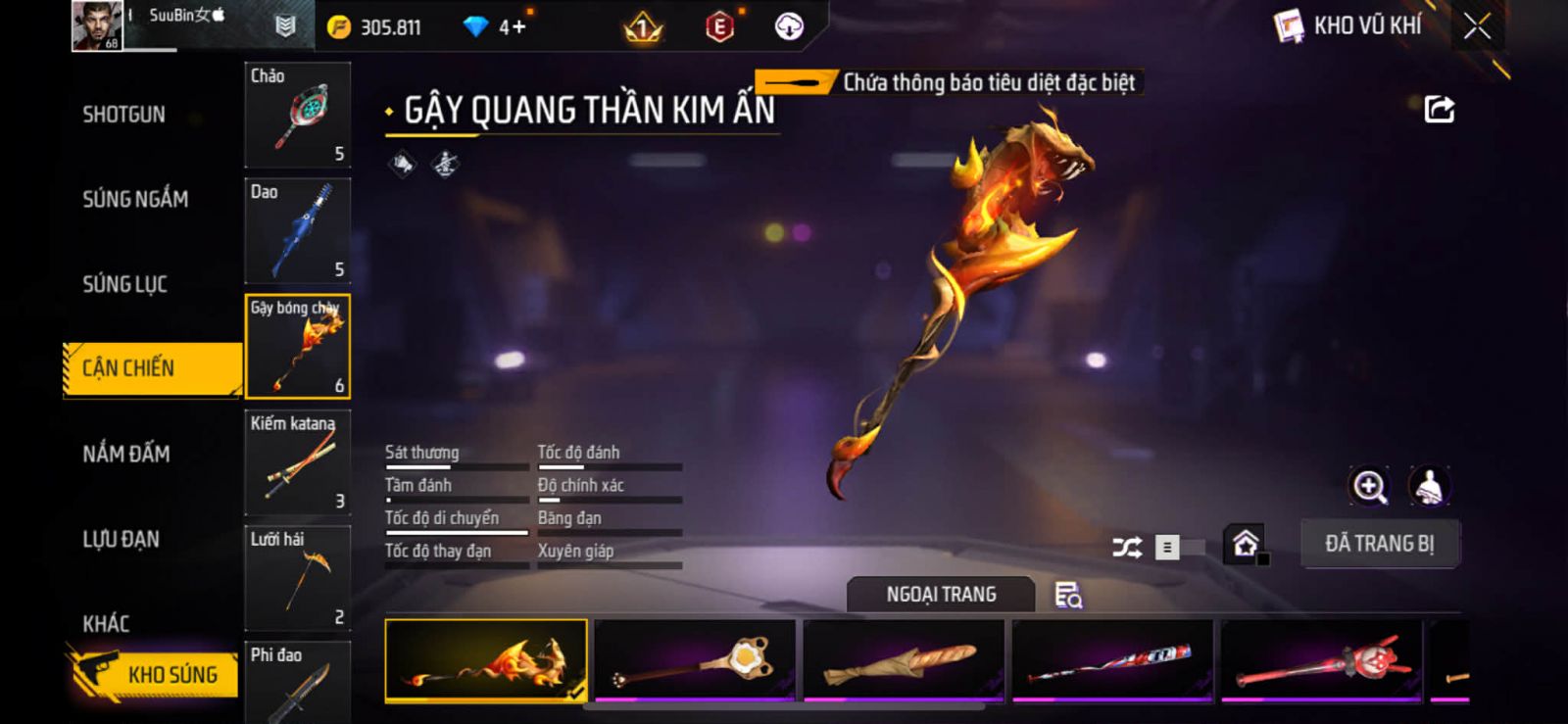Select the SÚNG LỤC category
The image size is (1568, 724).
pos(124,284)
